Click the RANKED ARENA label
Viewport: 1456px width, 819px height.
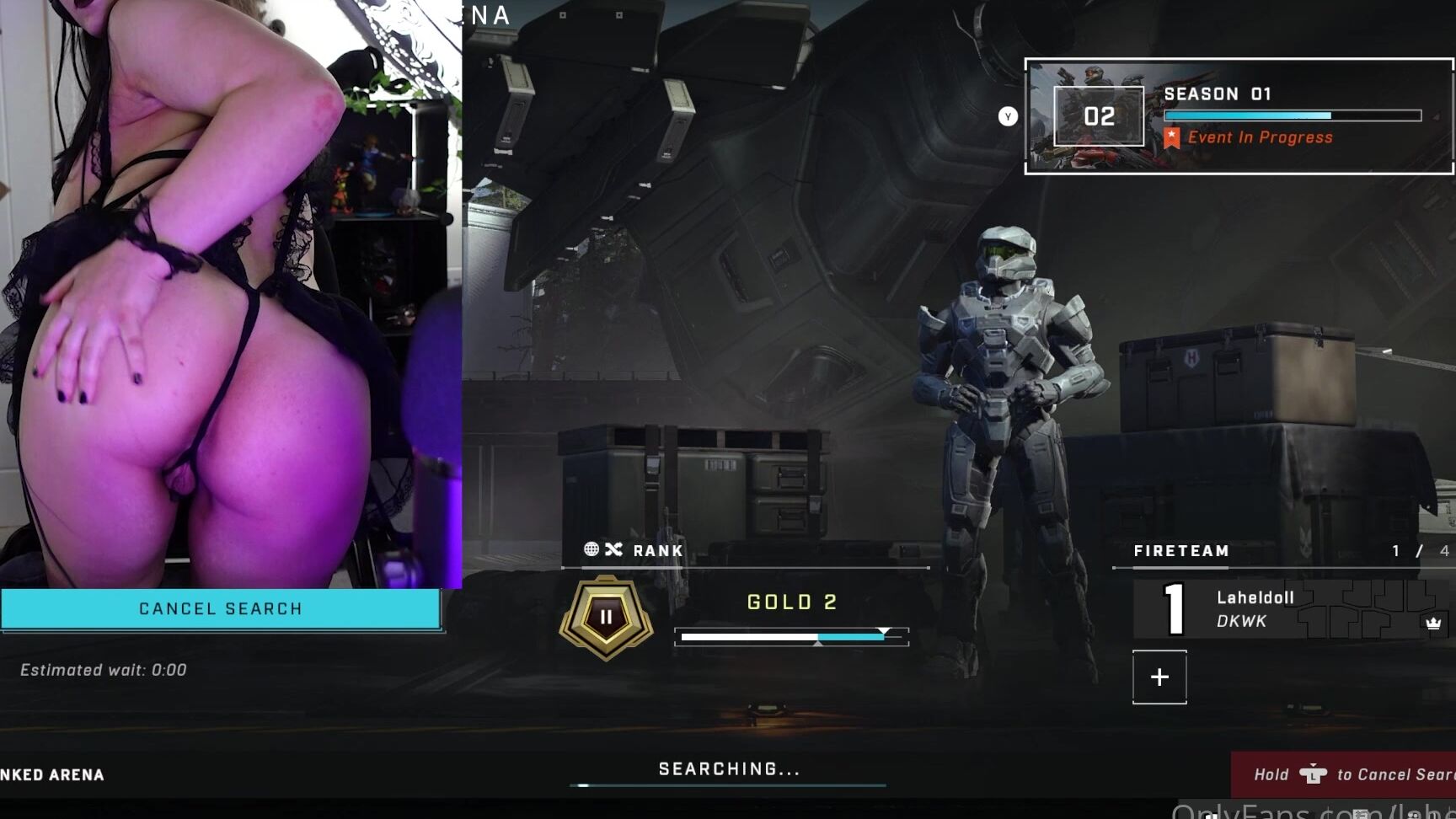tap(52, 773)
